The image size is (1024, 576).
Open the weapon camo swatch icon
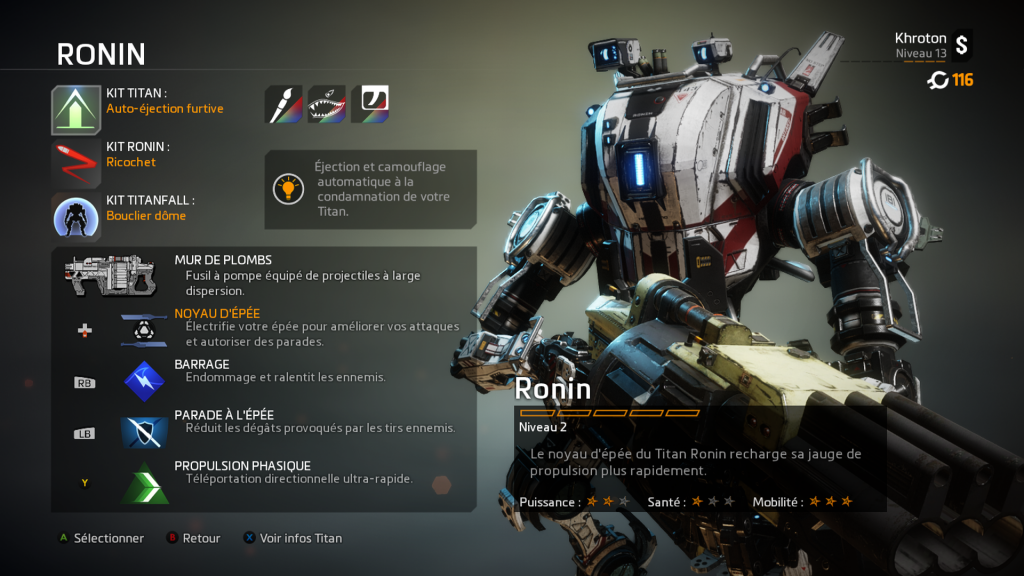[x=370, y=104]
